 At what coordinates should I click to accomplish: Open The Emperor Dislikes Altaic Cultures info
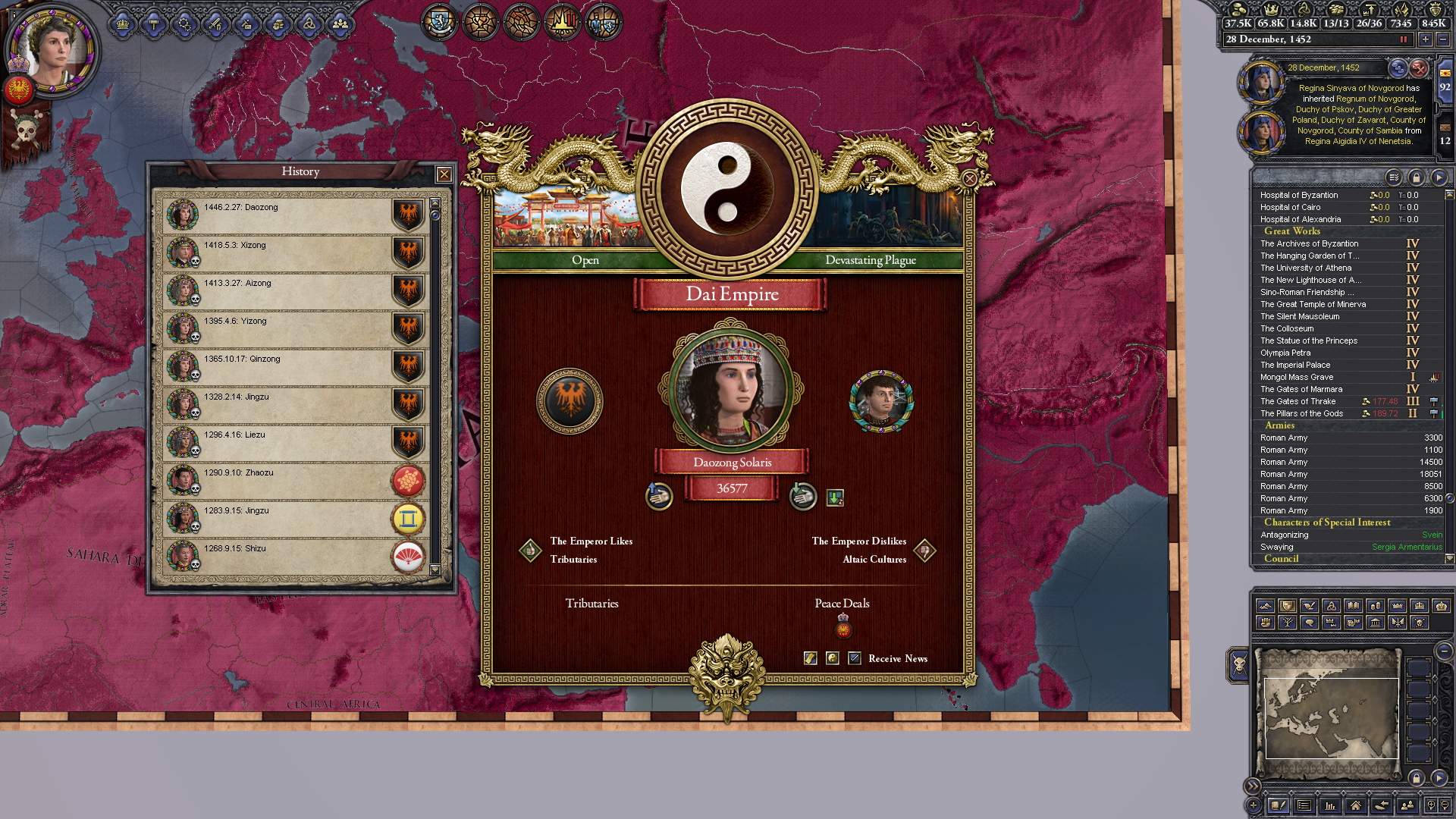pos(925,551)
